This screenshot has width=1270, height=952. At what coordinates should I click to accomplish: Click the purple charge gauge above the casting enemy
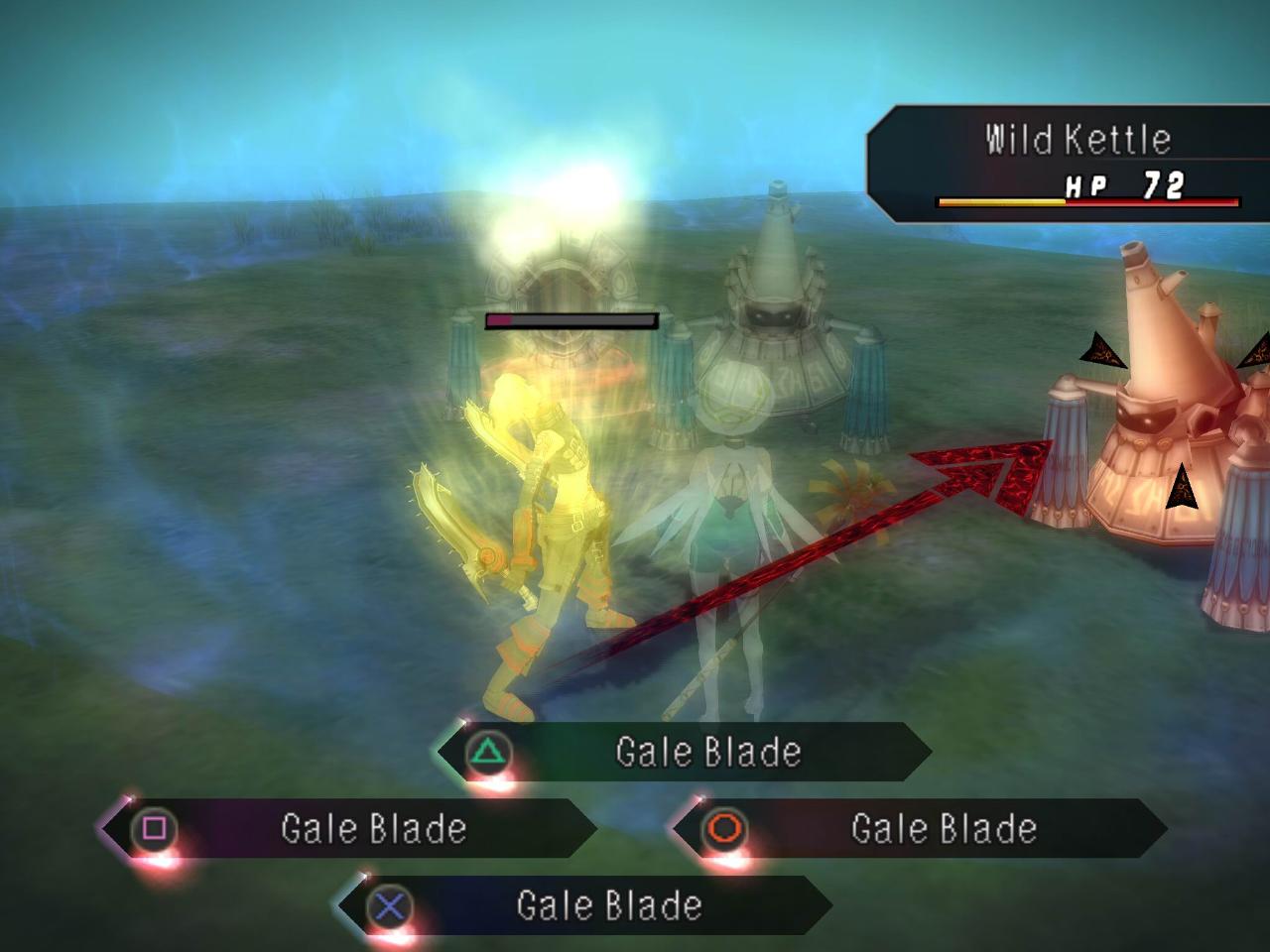(571, 319)
